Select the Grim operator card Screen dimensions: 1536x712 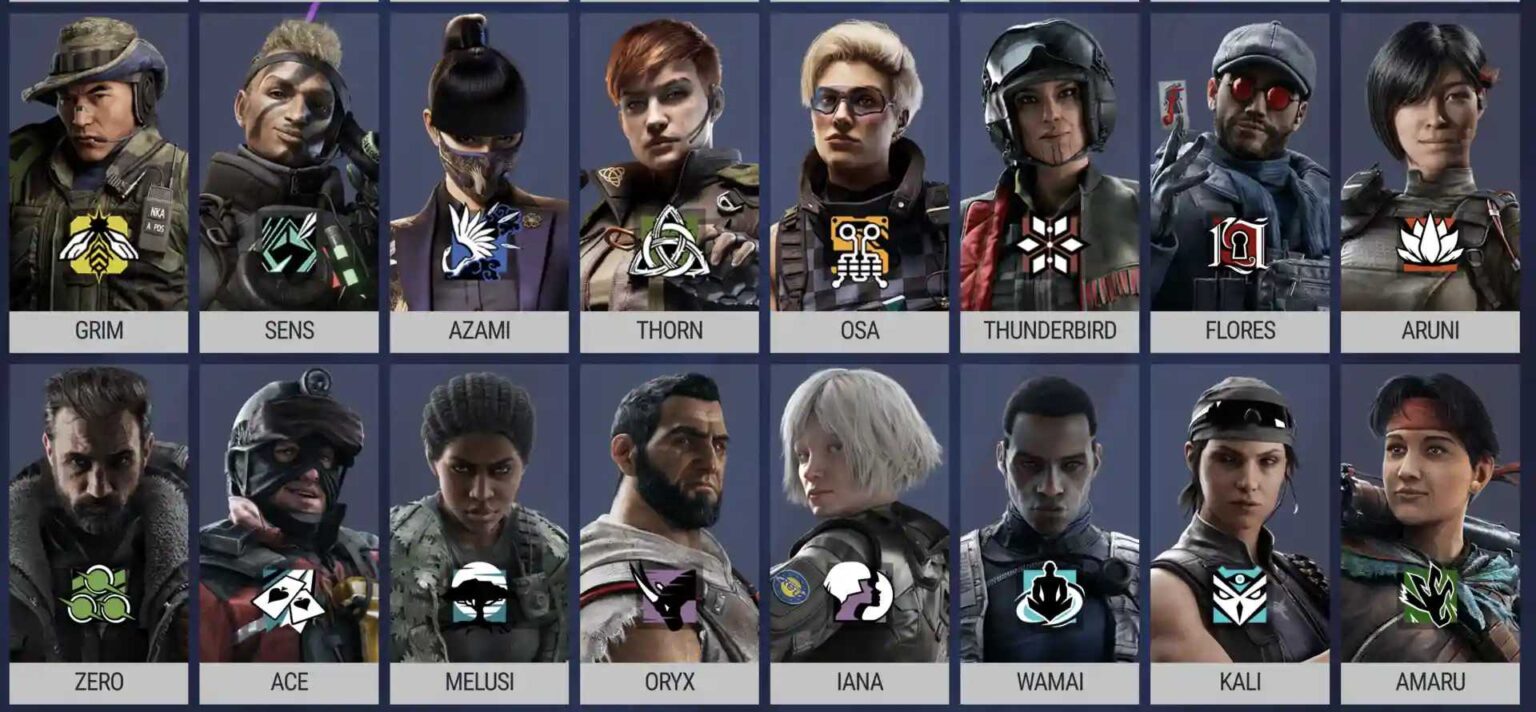coord(99,182)
